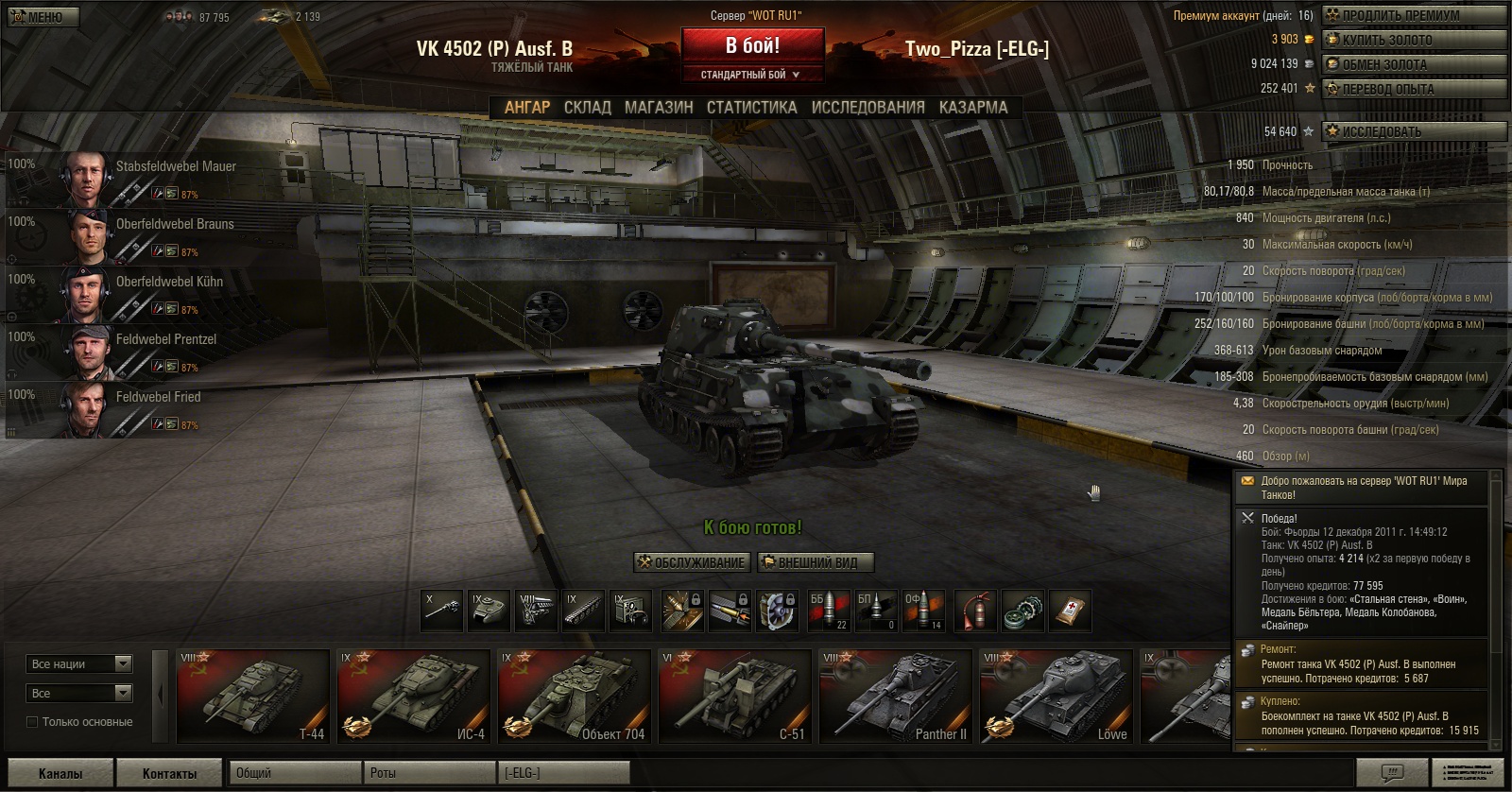1512x792 pixels.
Task: Open ПЕРЕВОД ОПЫТА button
Action: click(1413, 89)
